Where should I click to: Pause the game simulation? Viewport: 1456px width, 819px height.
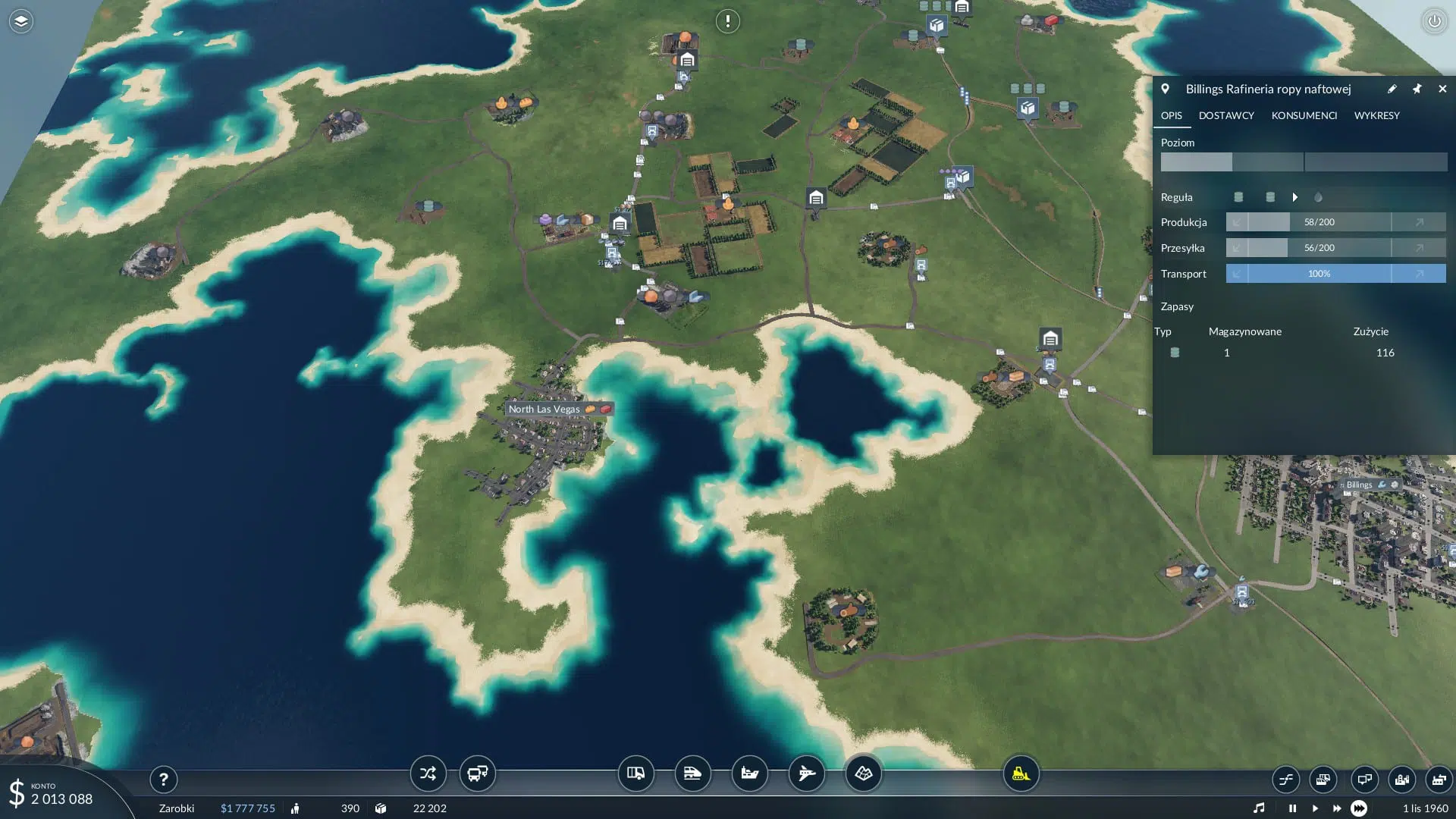(1292, 808)
